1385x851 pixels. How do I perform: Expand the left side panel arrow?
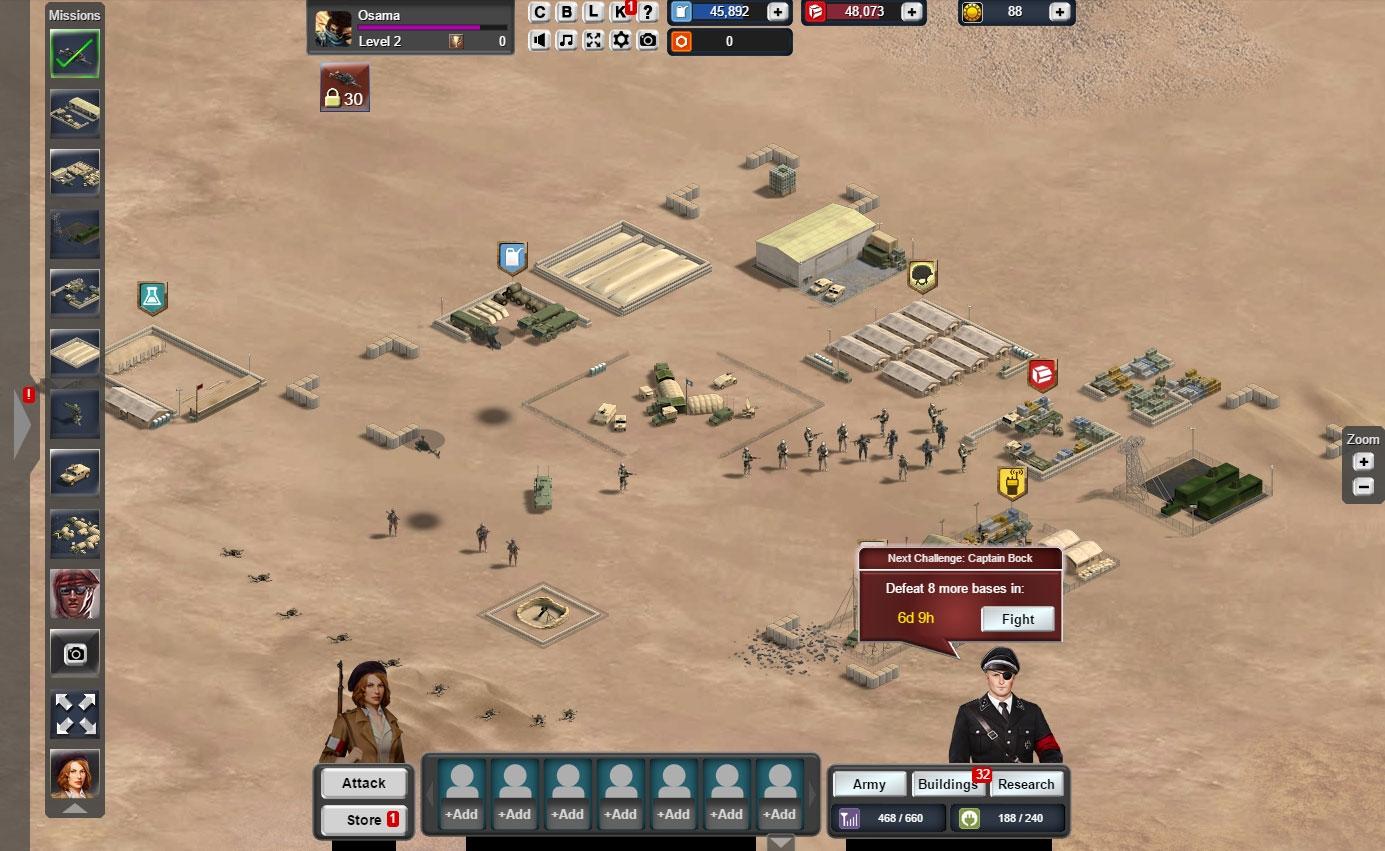point(22,423)
